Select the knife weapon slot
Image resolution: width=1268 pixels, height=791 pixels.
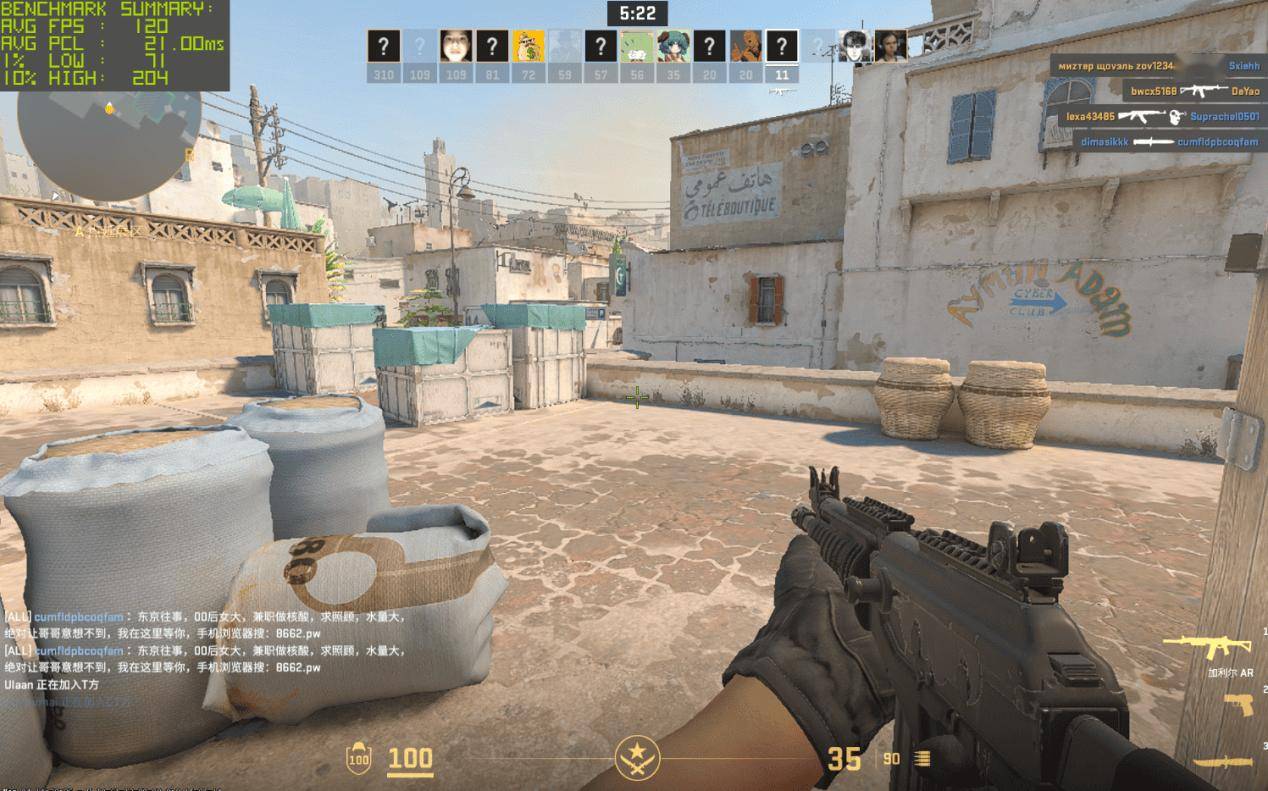(1222, 762)
